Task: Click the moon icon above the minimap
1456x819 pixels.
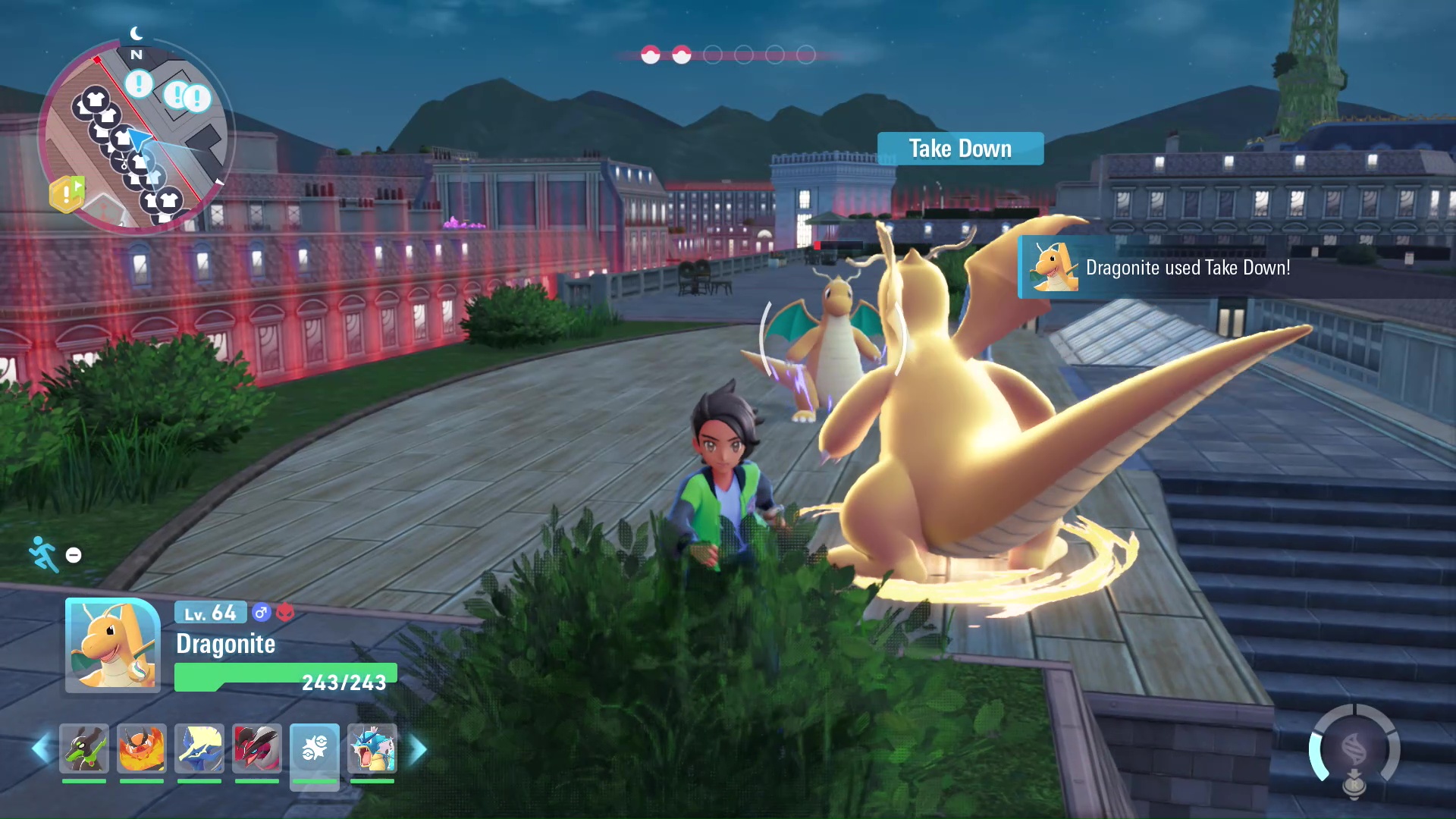Action: click(135, 32)
